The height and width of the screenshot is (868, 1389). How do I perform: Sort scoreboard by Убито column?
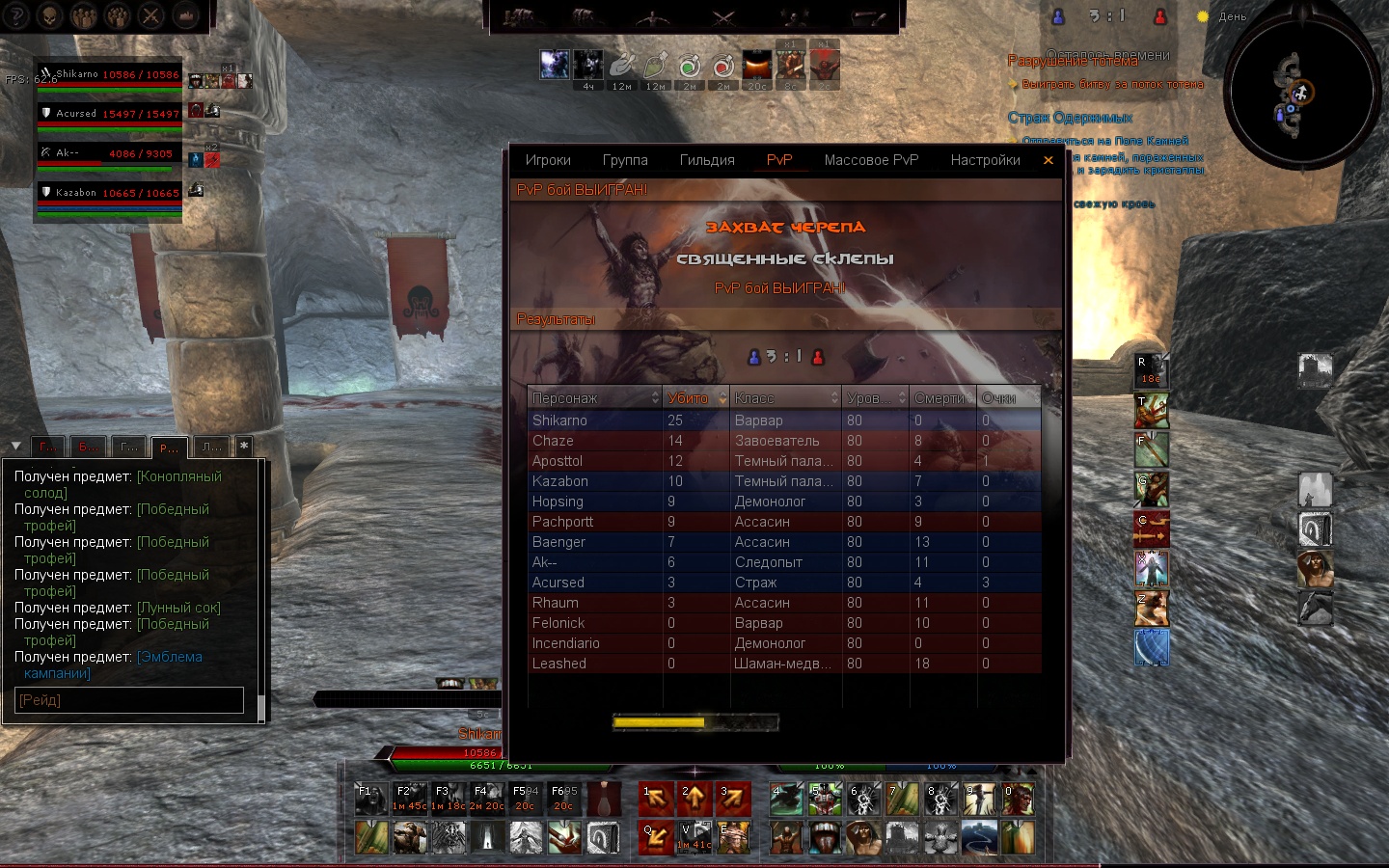coord(694,398)
